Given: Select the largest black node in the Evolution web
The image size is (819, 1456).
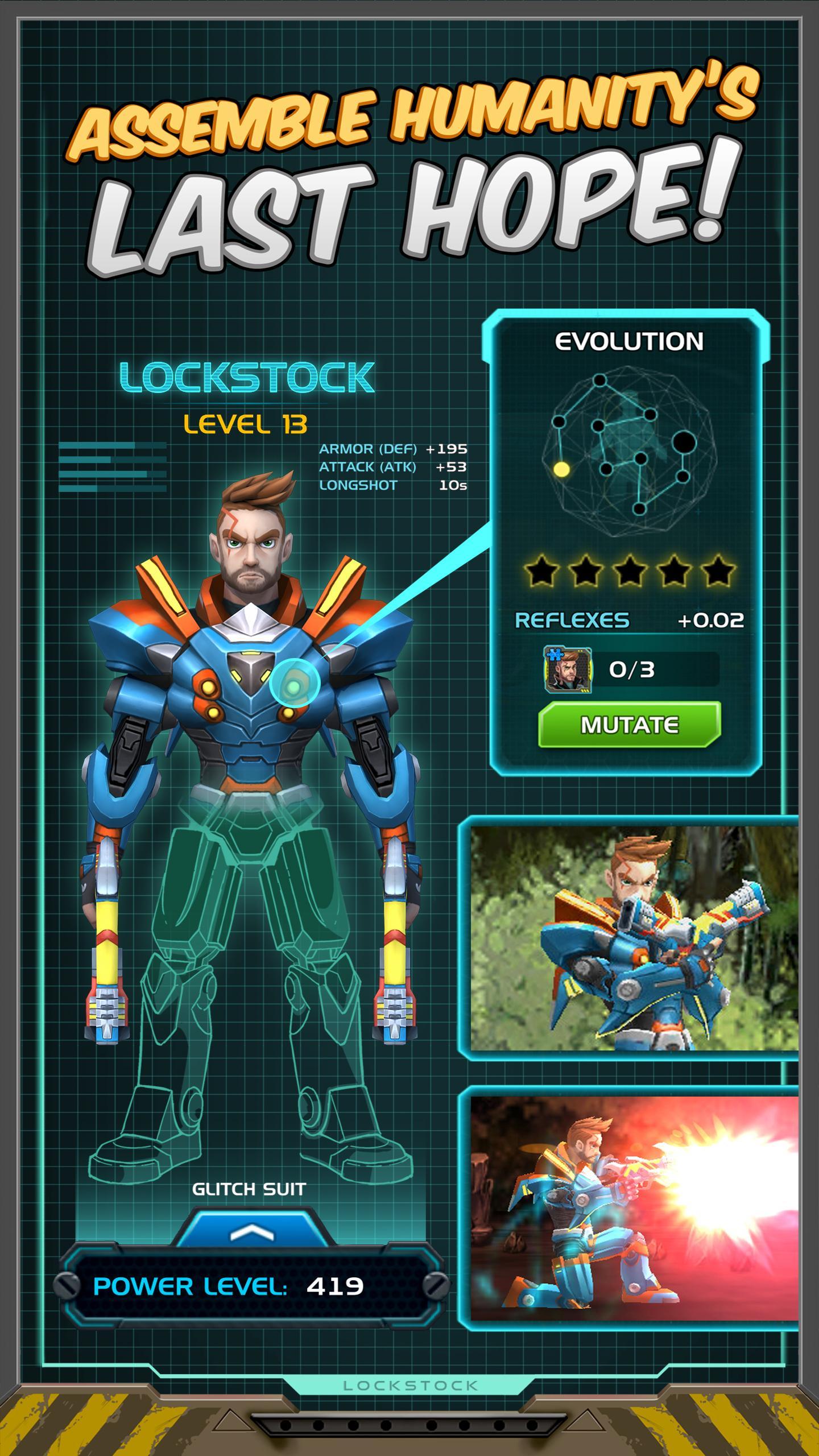Looking at the screenshot, I should 684,441.
